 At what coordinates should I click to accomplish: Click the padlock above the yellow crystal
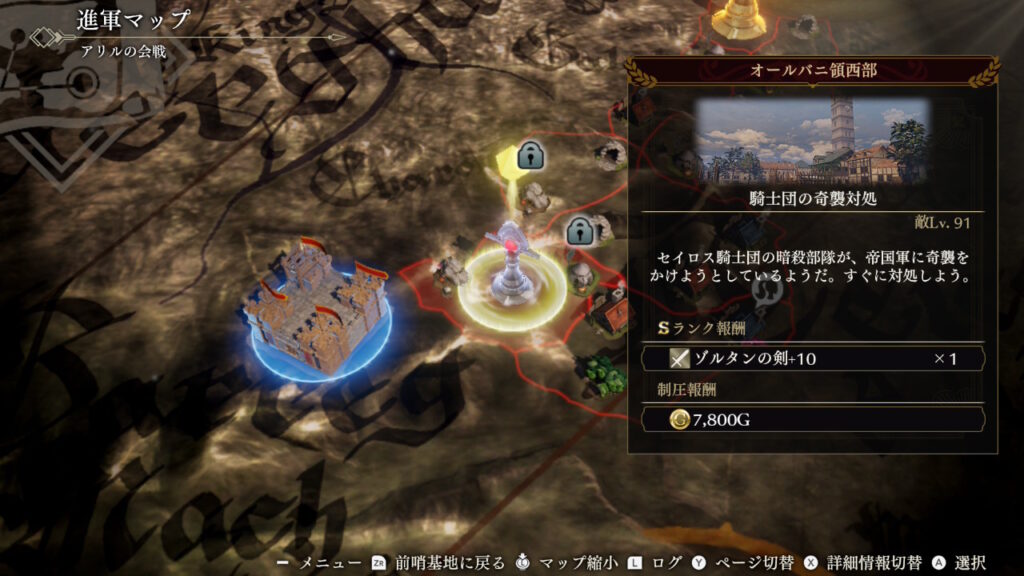click(530, 155)
